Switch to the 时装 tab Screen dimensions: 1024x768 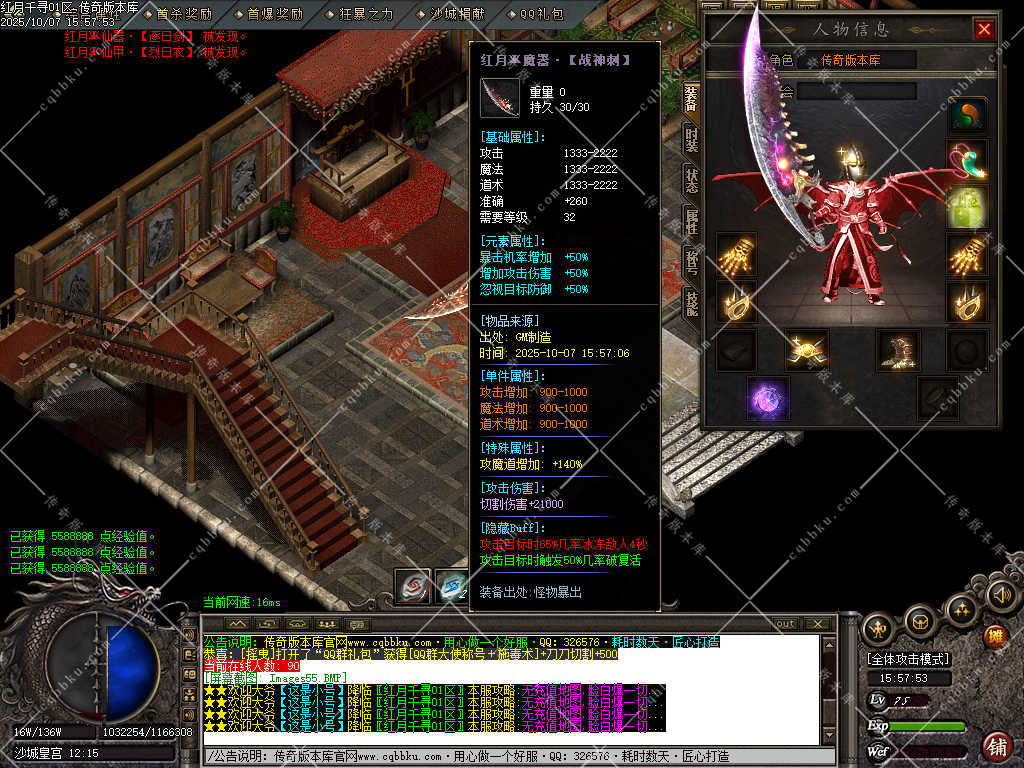(691, 139)
